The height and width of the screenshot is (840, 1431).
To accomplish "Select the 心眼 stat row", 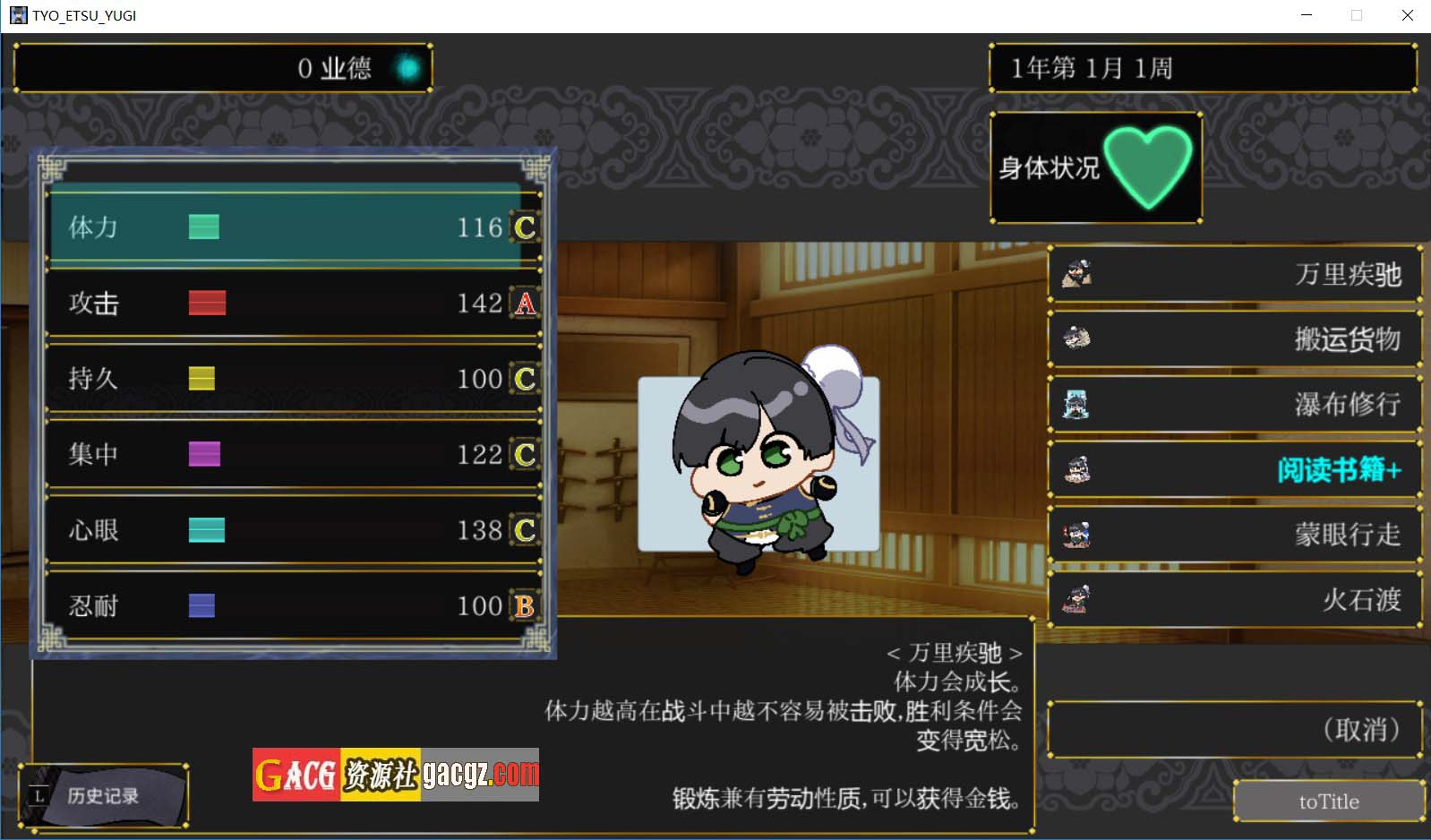I will click(294, 530).
